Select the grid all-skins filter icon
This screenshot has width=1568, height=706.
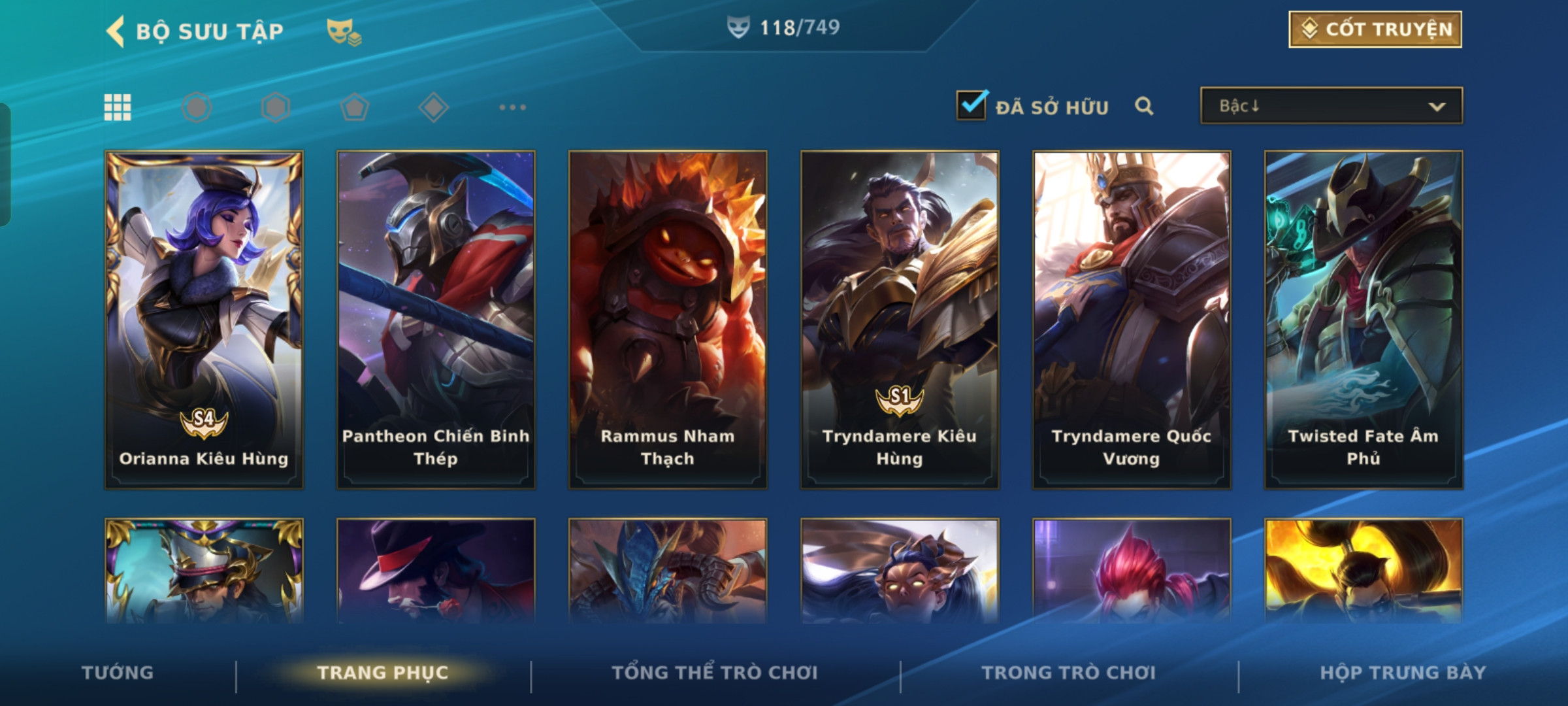pyautogui.click(x=118, y=107)
